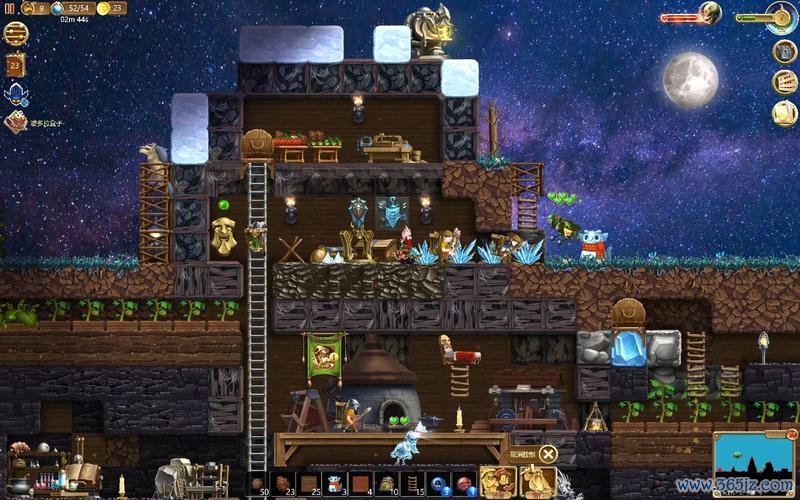Select the pinecone slot with 23 items
Image resolution: width=800 pixels, height=500 pixels.
[x=283, y=484]
